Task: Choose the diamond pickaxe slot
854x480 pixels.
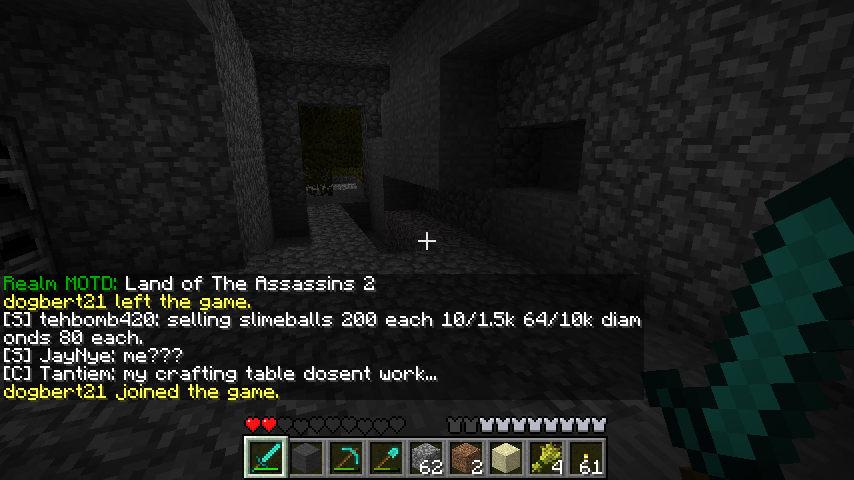Action: coord(347,459)
